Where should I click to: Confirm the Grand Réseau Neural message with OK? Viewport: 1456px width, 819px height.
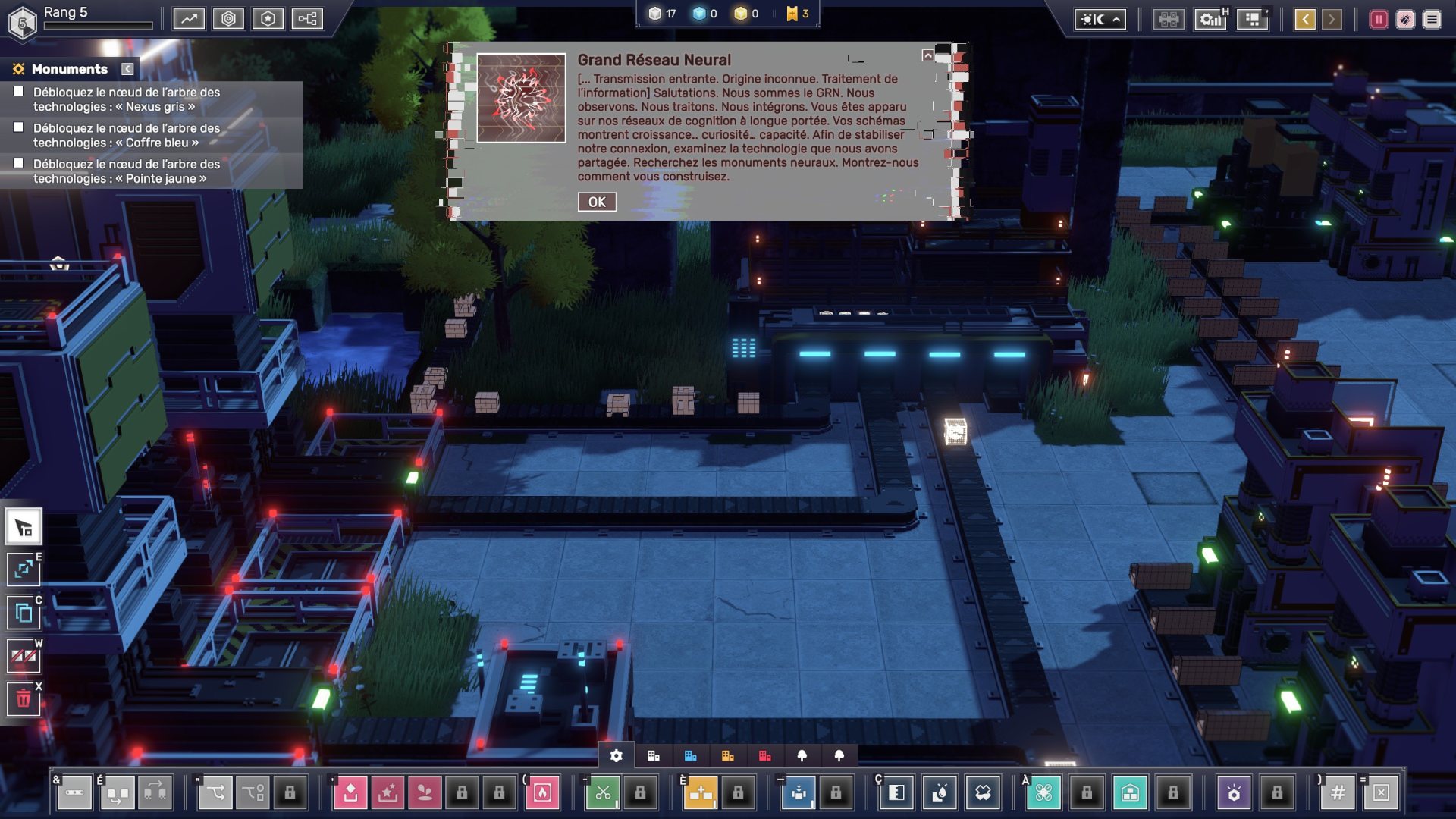point(597,202)
